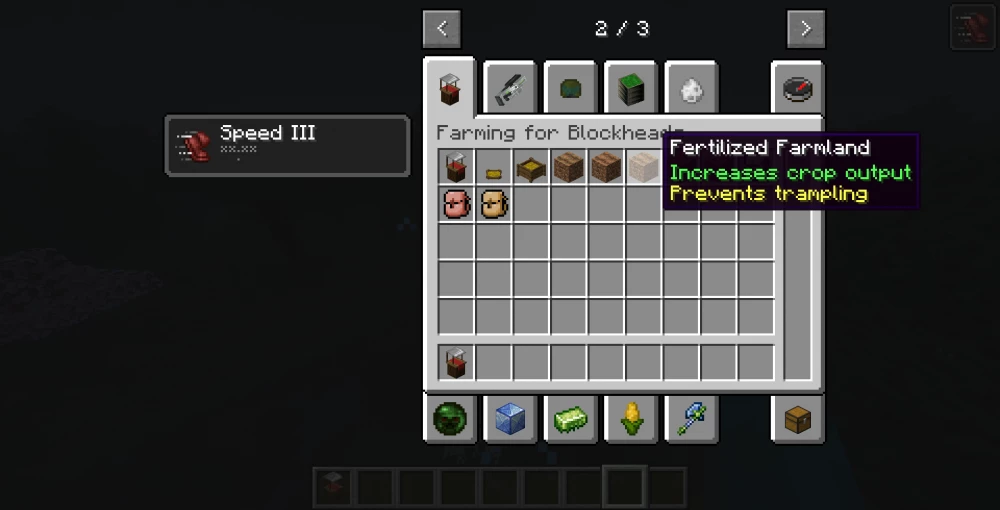Switch to the dark green helmet tab
Image resolution: width=1000 pixels, height=510 pixels.
pos(570,90)
